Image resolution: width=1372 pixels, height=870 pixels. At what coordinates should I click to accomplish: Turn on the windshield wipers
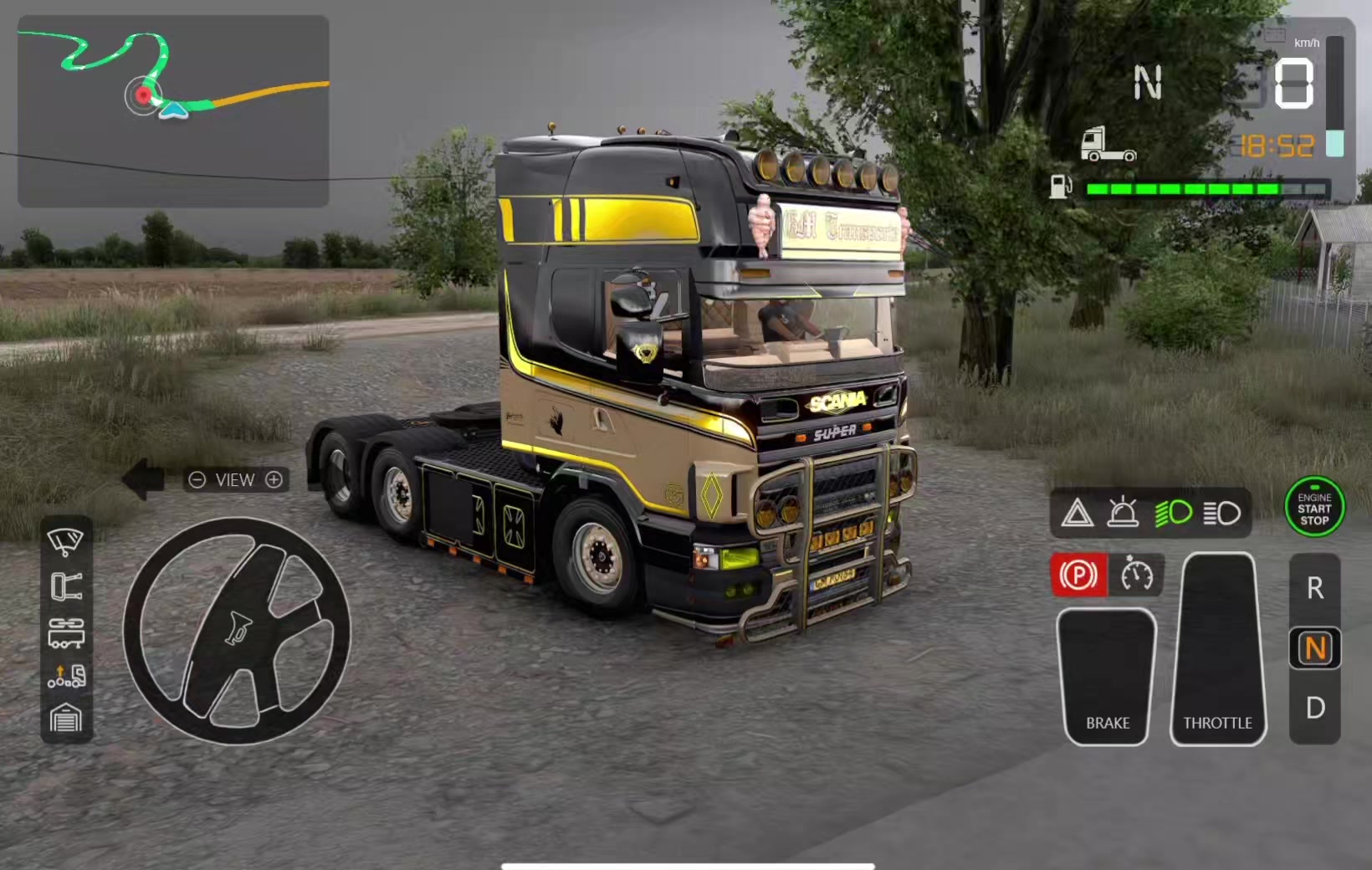pyautogui.click(x=66, y=542)
